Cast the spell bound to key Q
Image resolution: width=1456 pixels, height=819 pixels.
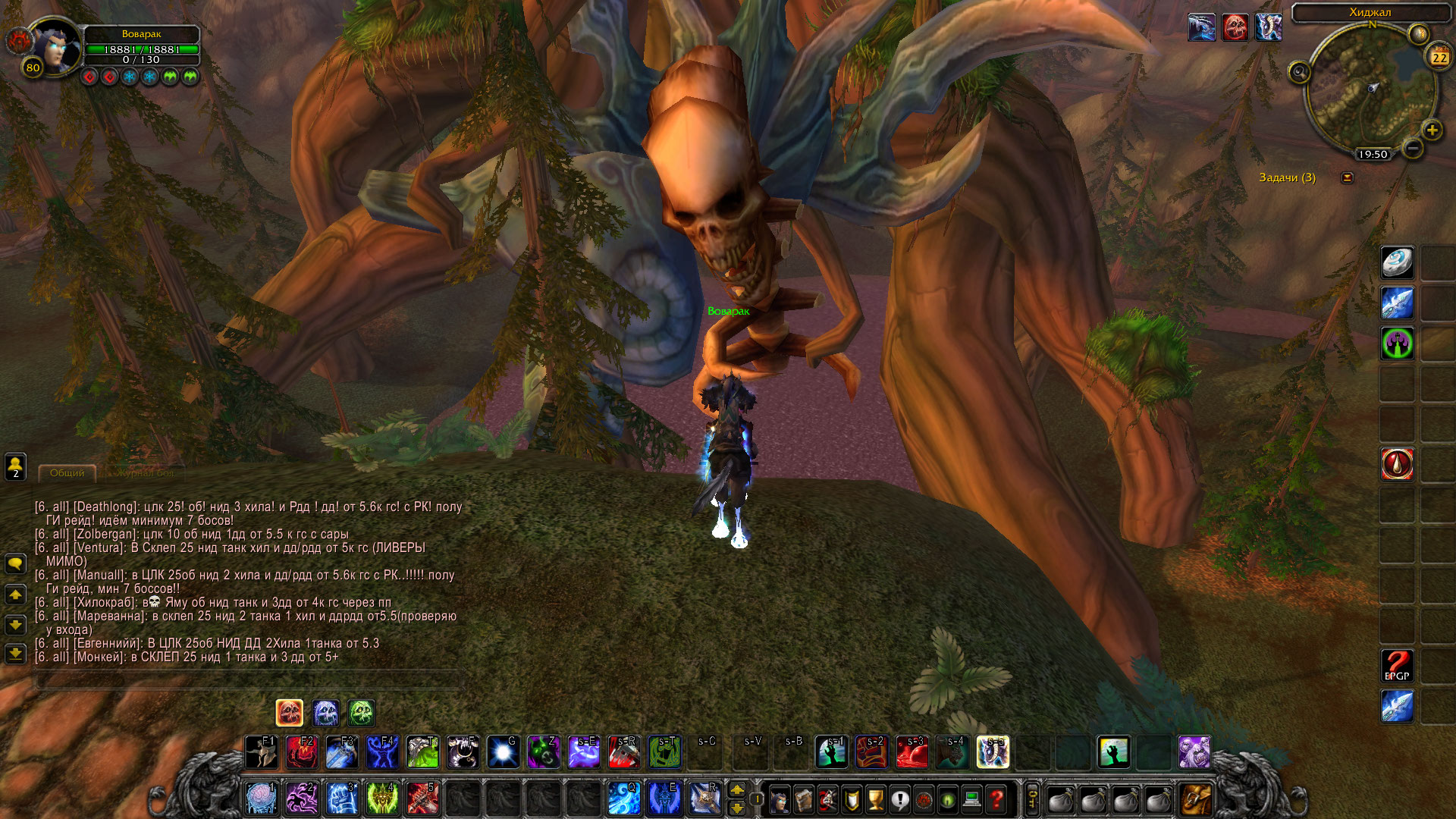pos(624,798)
